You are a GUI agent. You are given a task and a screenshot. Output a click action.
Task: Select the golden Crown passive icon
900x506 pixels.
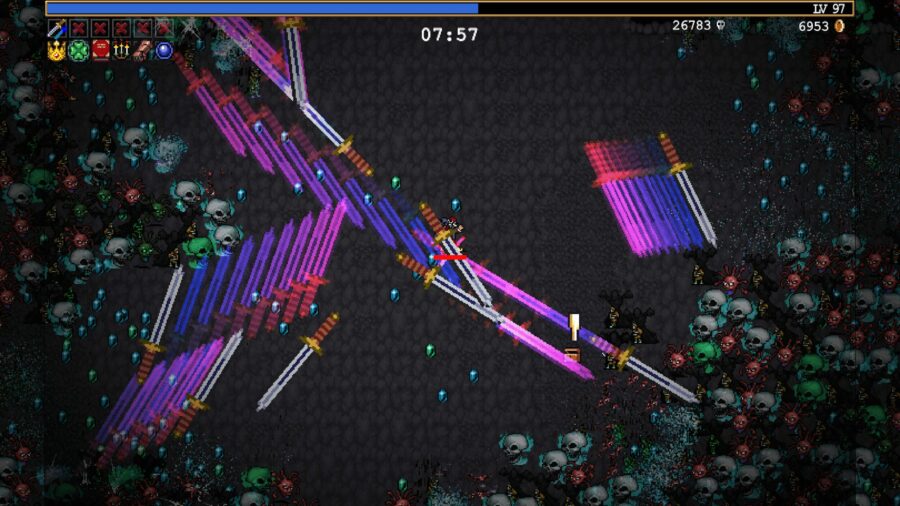coord(56,50)
